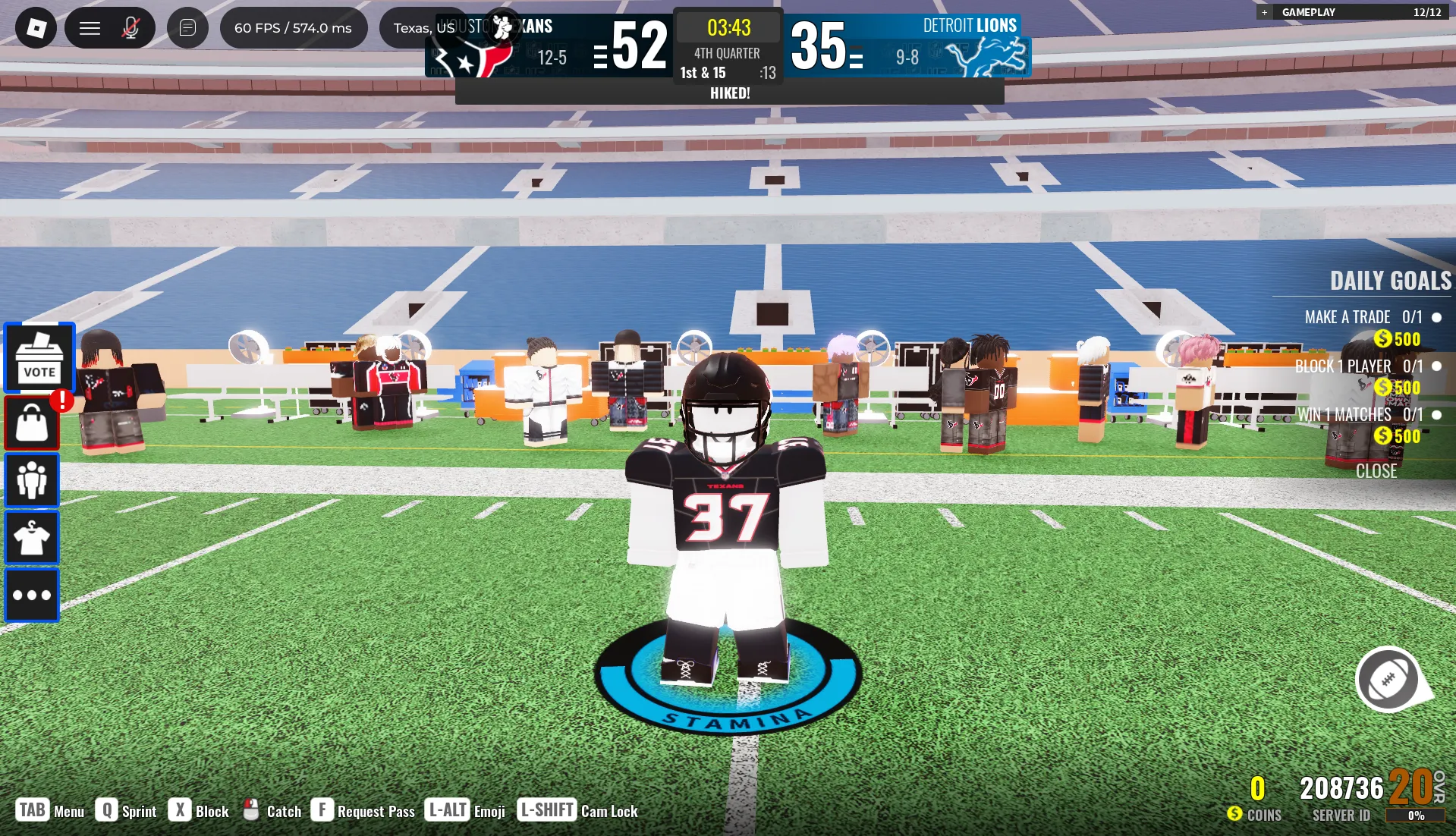
Task: Close the Daily Goals panel
Action: [1376, 470]
